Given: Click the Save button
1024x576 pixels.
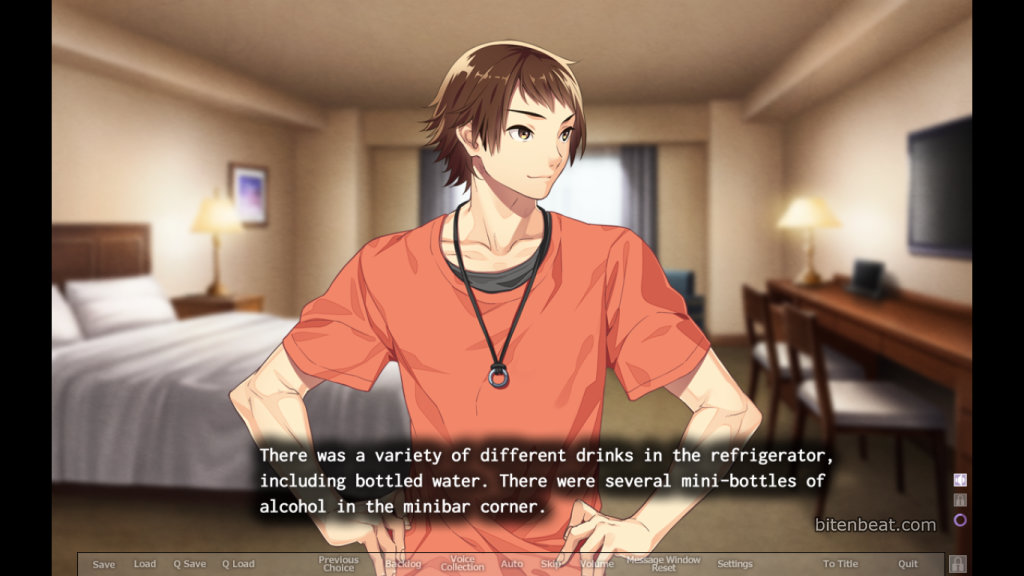Looking at the screenshot, I should pos(104,564).
